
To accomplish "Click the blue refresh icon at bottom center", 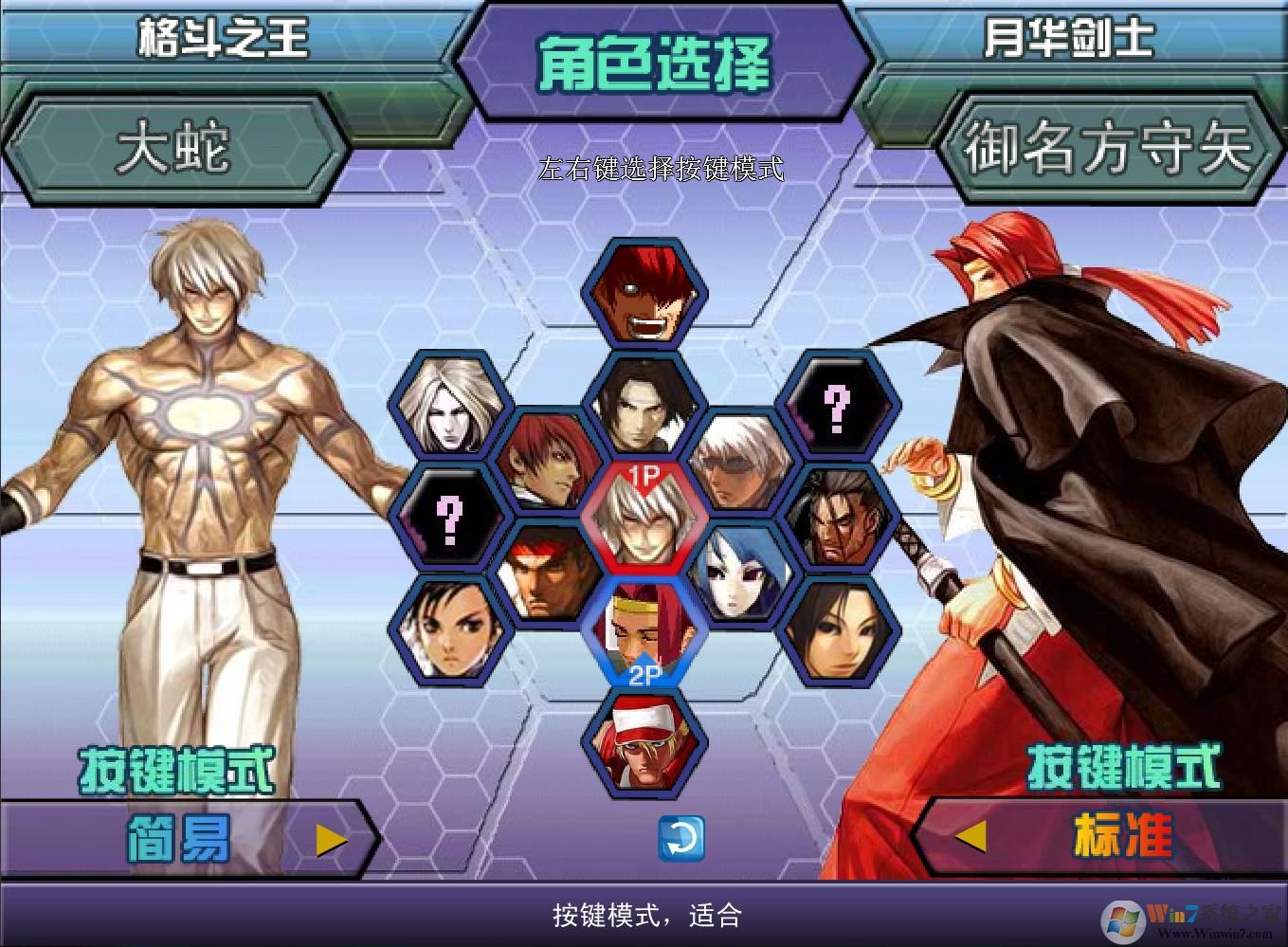I will [x=682, y=839].
